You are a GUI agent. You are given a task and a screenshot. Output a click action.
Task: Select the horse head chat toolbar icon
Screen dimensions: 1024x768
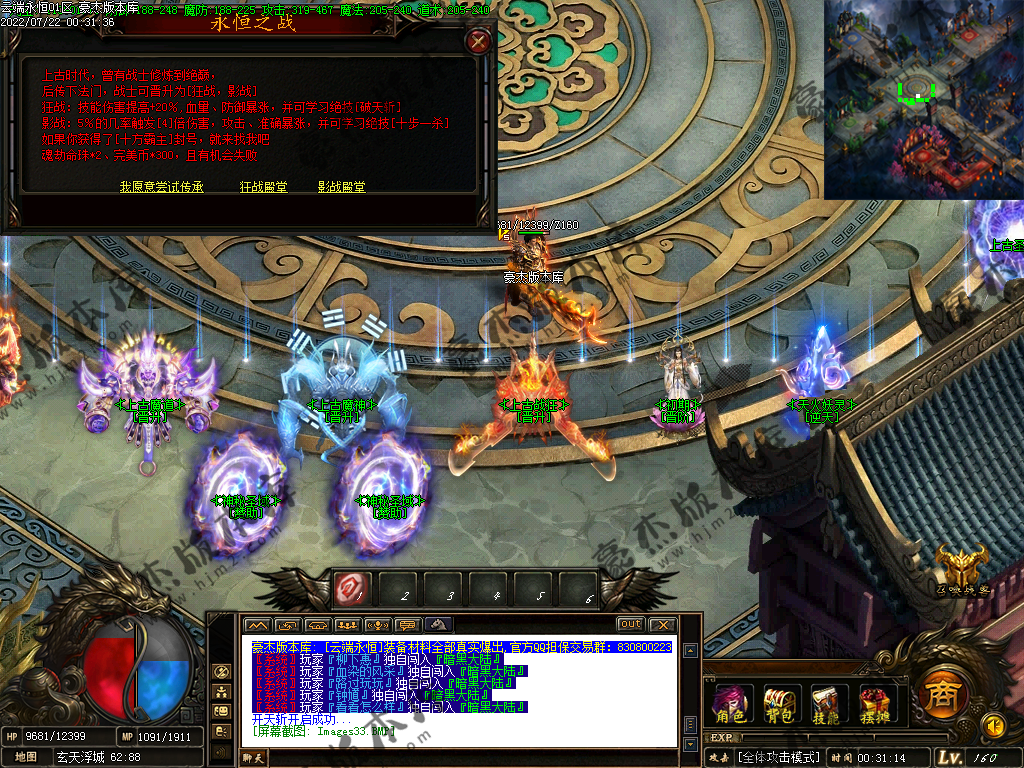click(x=439, y=625)
